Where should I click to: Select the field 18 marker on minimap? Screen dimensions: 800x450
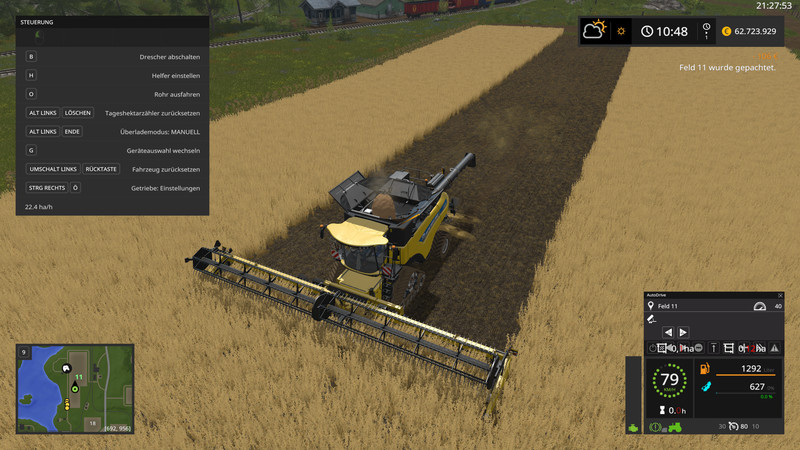pos(92,423)
